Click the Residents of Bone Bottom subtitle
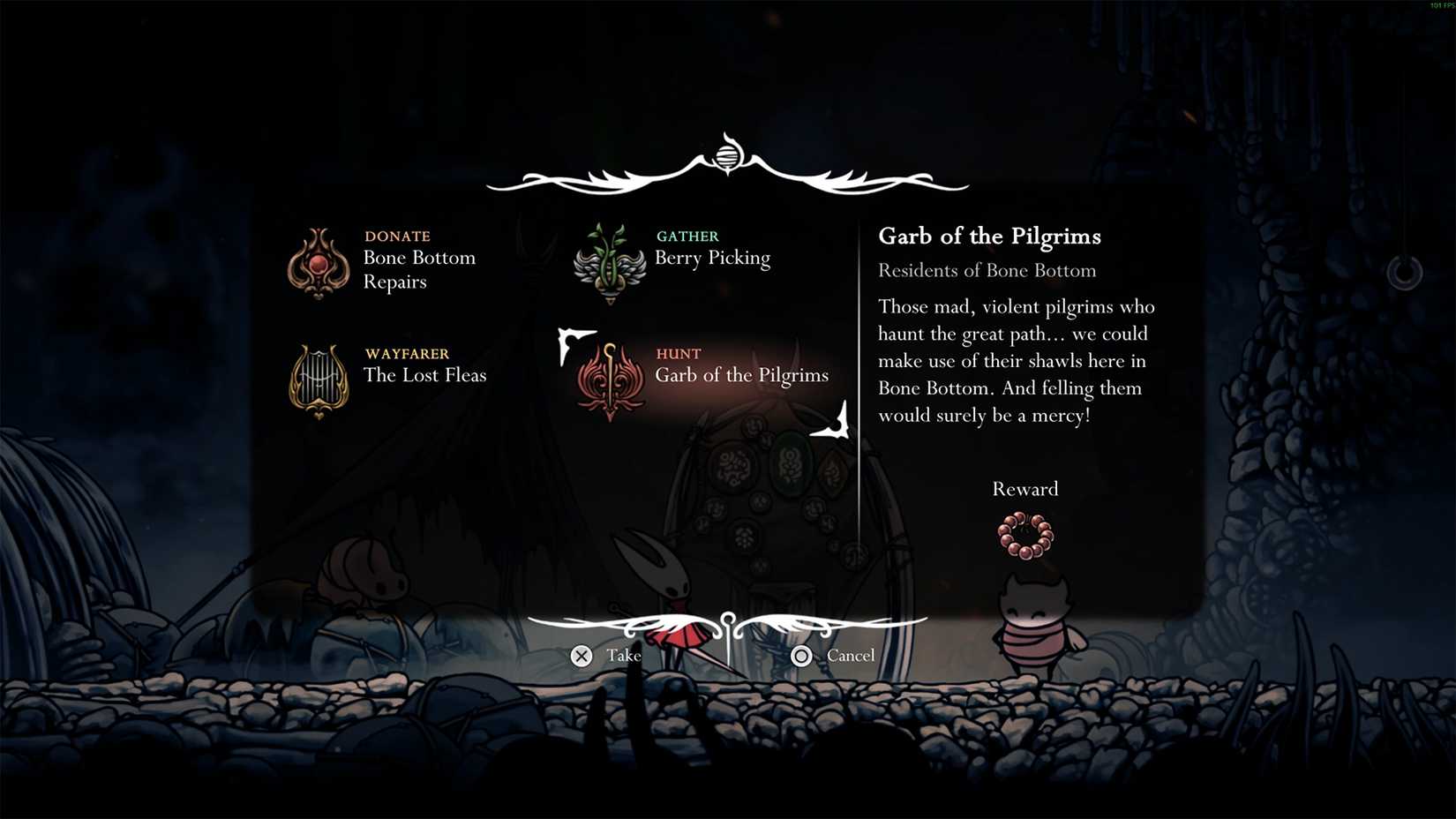 (x=987, y=271)
